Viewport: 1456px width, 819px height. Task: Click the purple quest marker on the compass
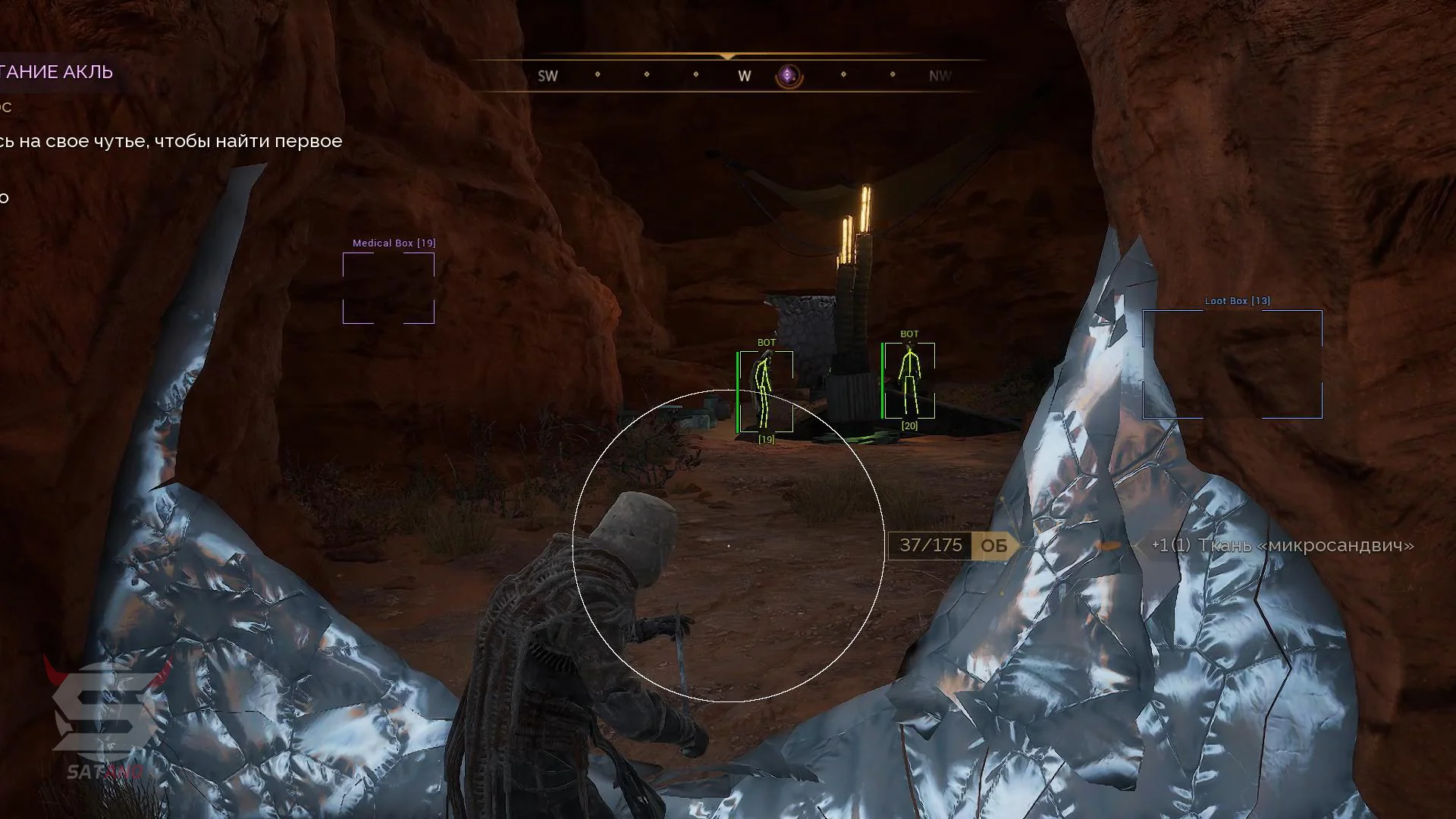point(789,76)
